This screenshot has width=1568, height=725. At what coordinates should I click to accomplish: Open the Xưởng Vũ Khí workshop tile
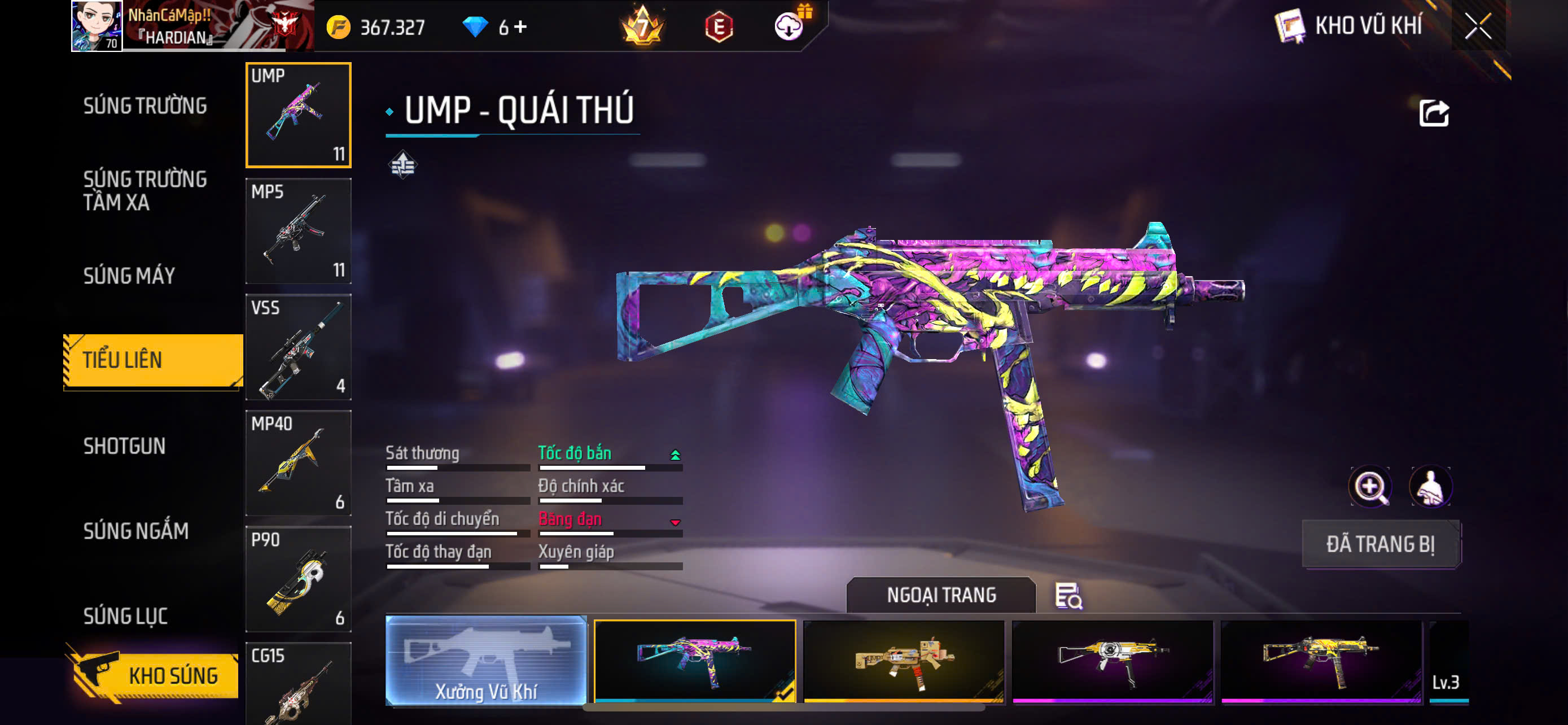tap(486, 661)
